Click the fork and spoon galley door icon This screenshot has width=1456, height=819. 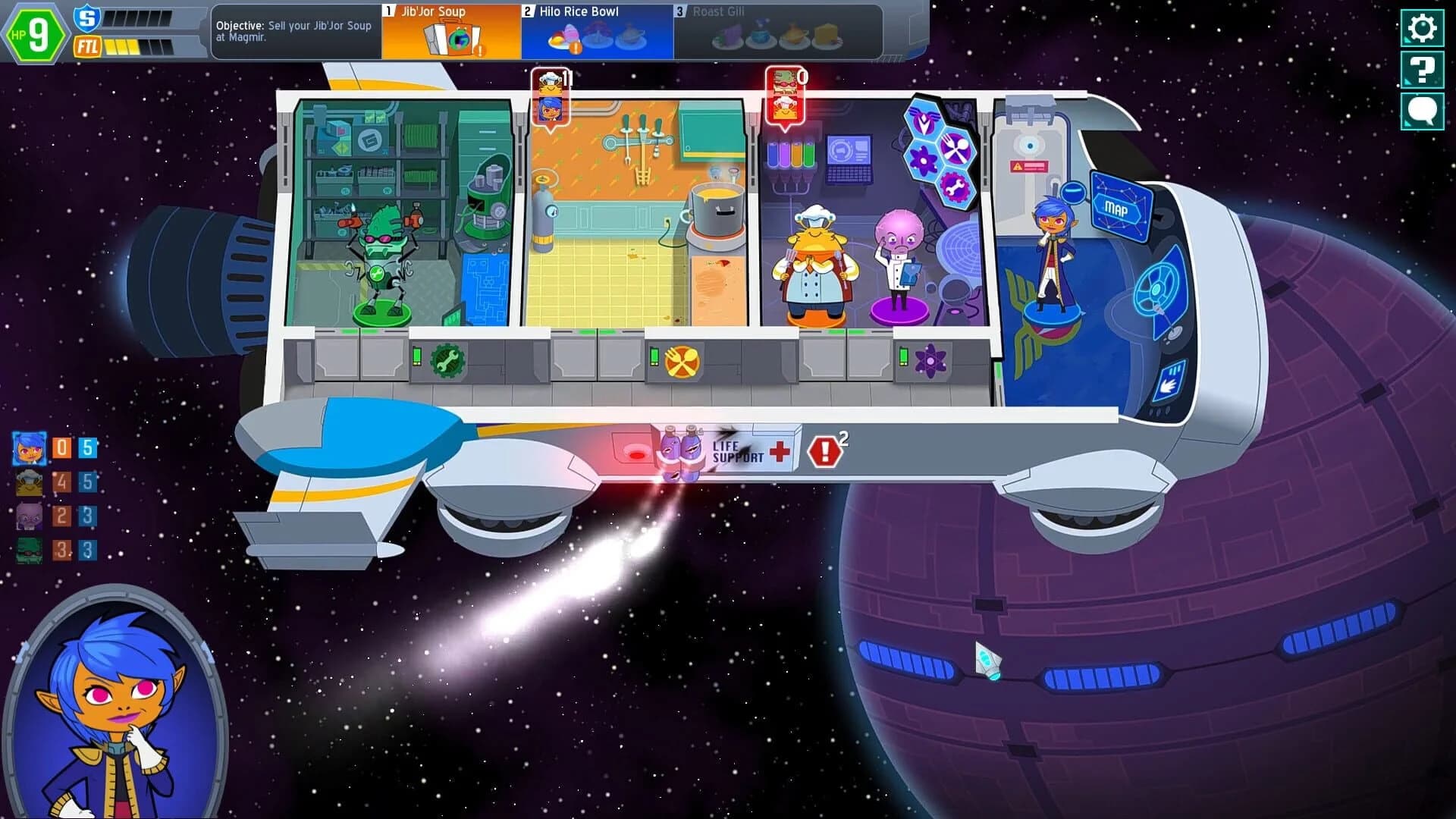682,362
